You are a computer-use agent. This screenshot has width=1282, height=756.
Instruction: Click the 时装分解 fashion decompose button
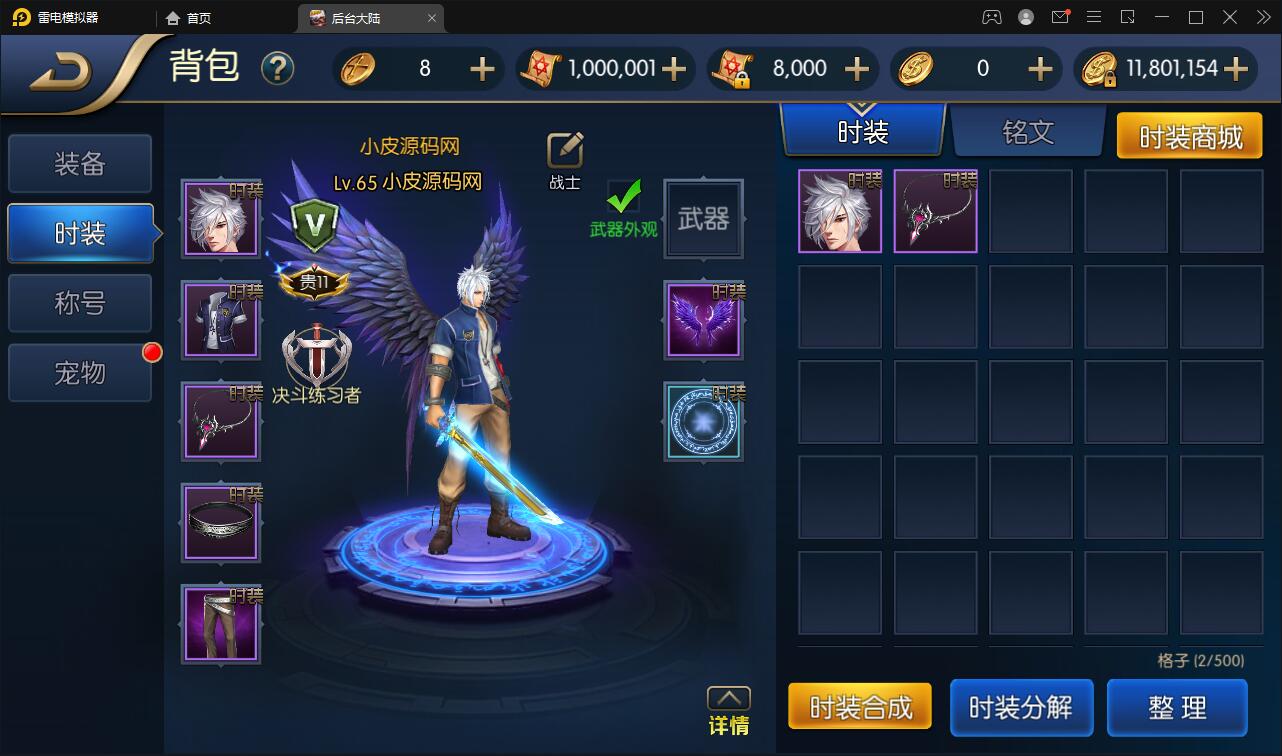[x=1021, y=707]
